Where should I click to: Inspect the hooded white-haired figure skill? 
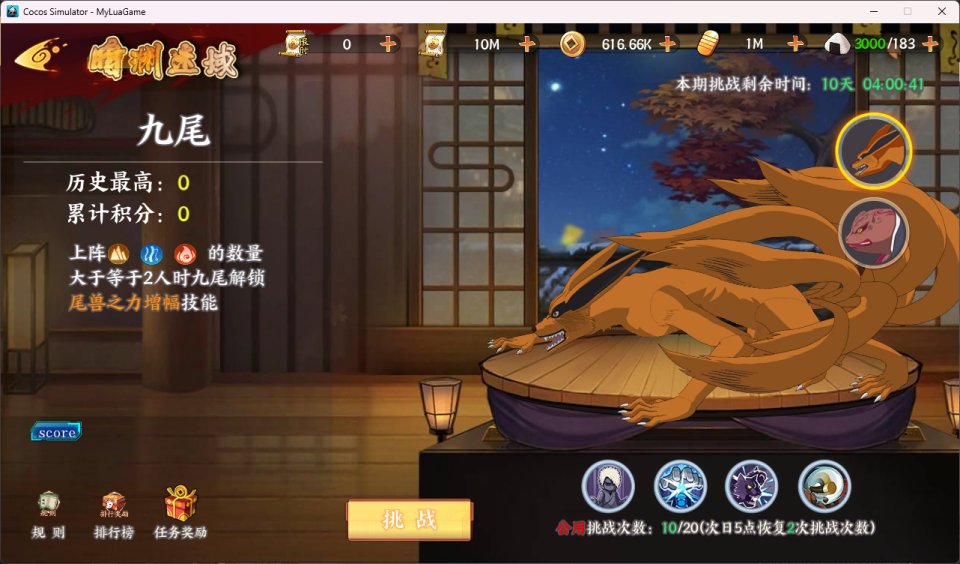point(608,486)
